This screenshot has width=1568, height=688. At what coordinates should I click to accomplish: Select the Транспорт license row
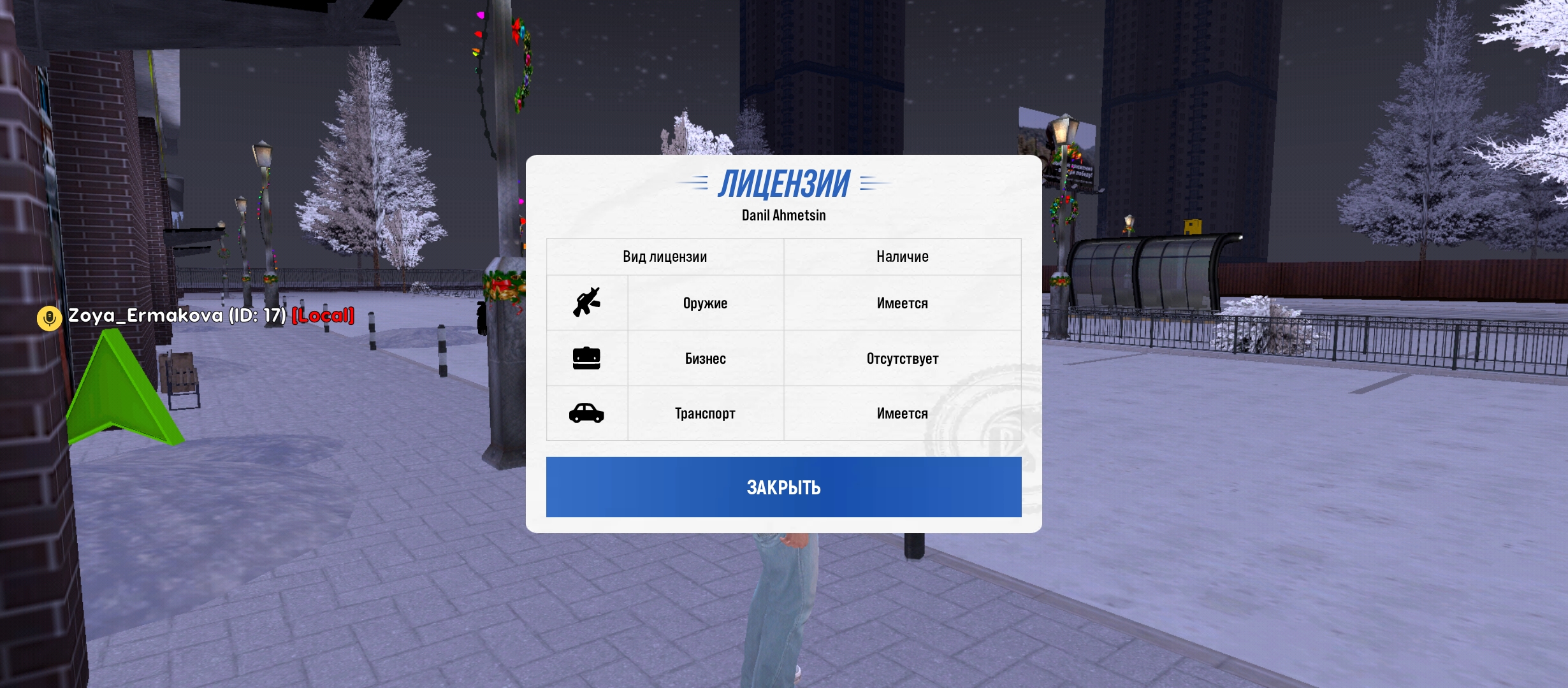pyautogui.click(x=705, y=413)
